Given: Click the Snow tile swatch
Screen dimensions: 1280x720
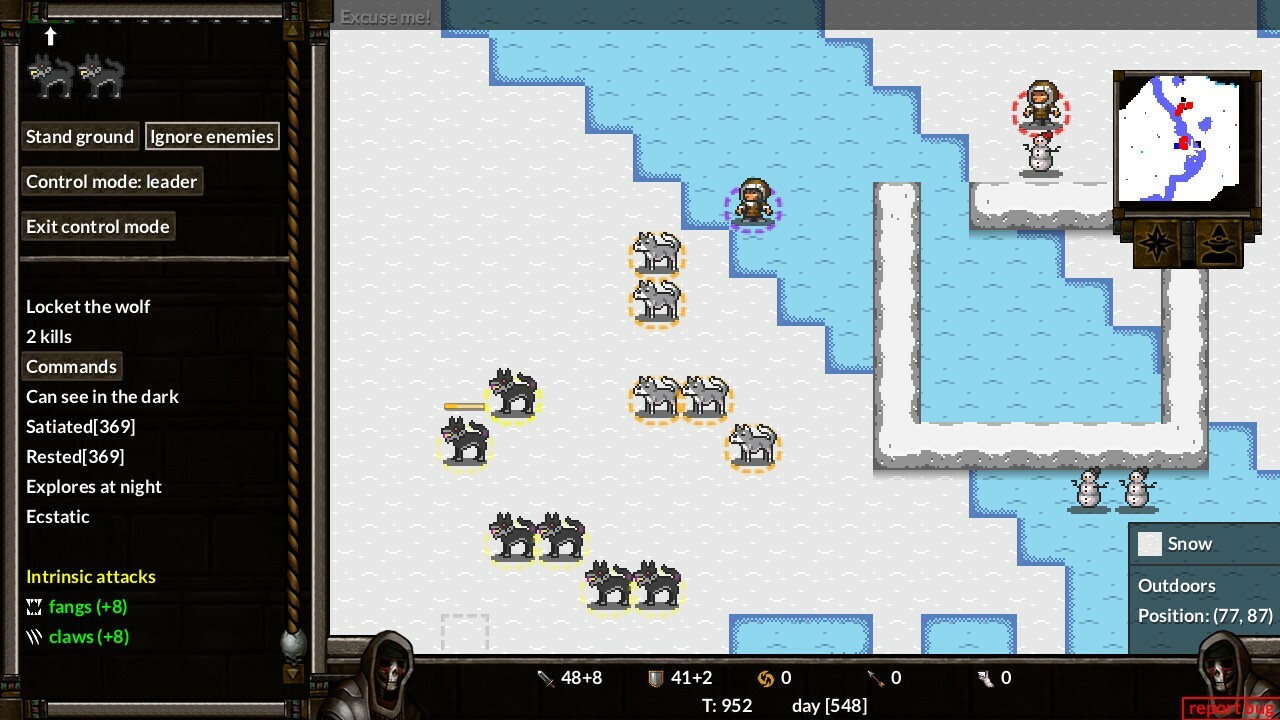Looking at the screenshot, I should (x=1150, y=543).
